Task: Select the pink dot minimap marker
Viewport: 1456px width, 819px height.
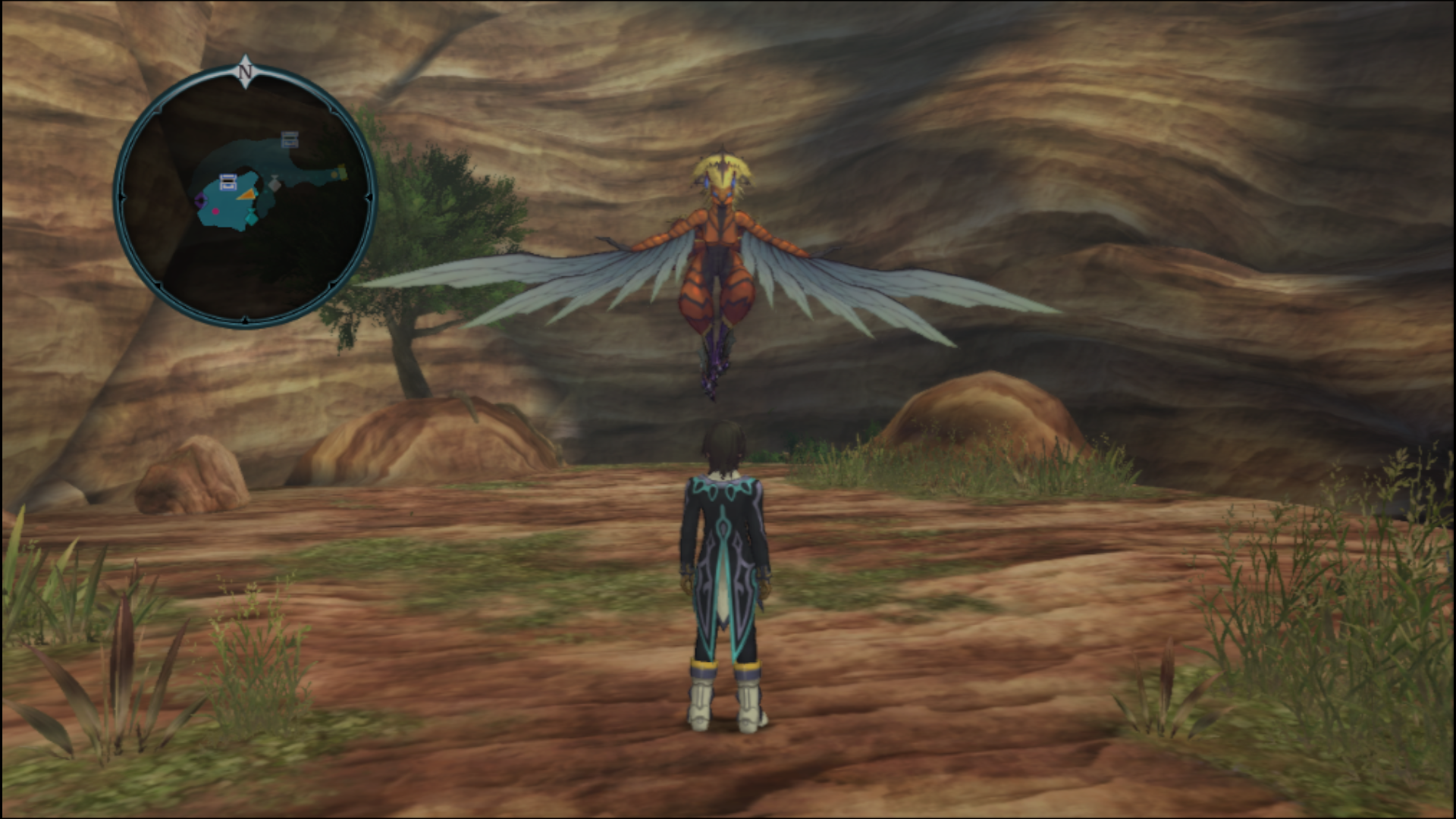Action: (215, 212)
